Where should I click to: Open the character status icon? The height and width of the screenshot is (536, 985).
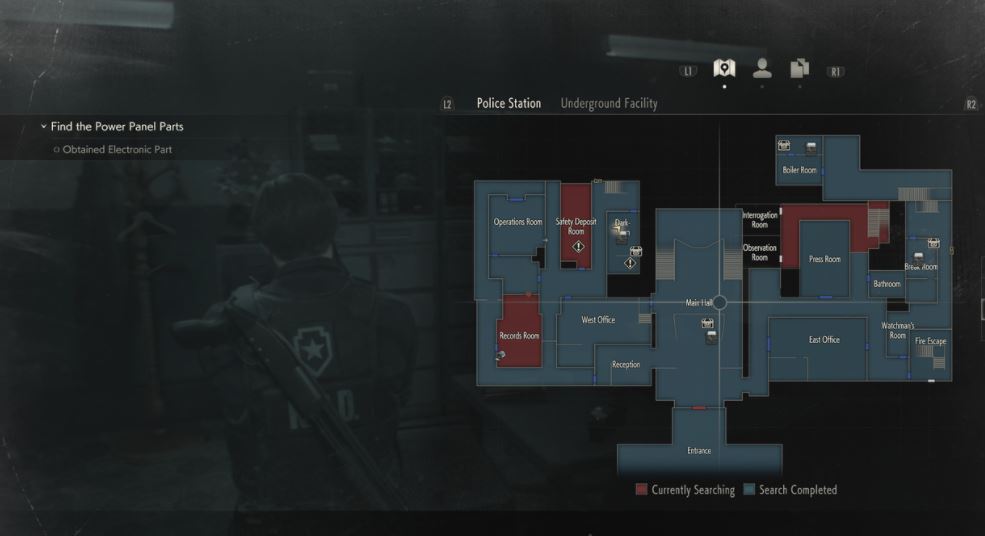[x=762, y=68]
